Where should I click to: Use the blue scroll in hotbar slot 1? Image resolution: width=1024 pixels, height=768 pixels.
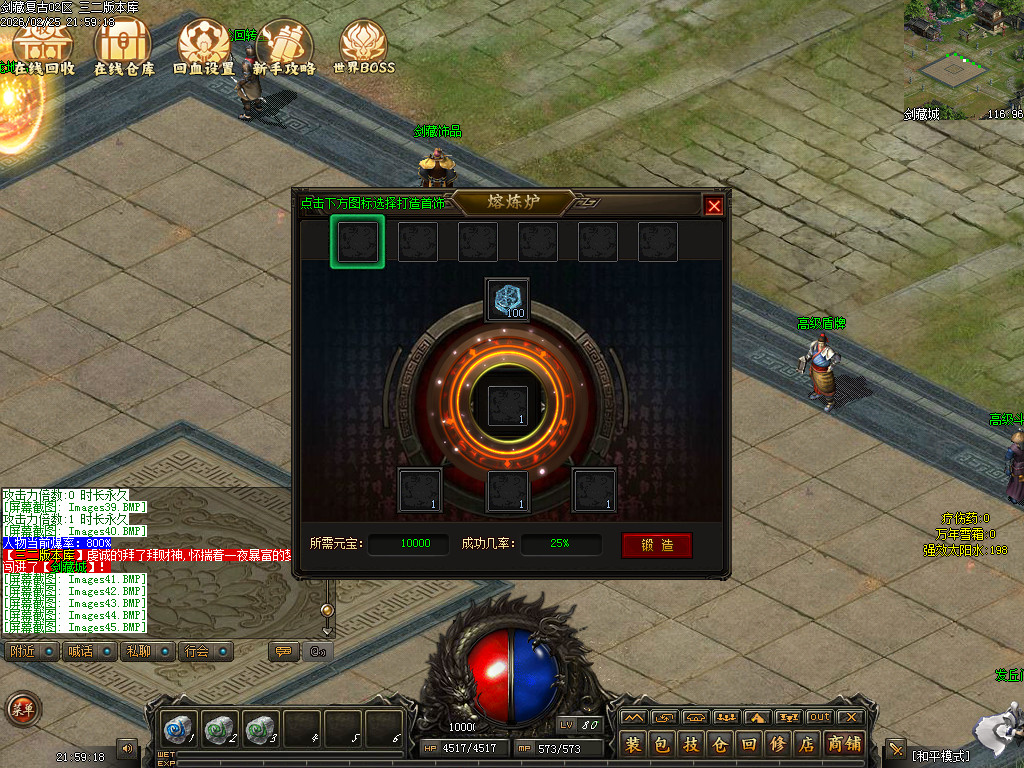(180, 729)
